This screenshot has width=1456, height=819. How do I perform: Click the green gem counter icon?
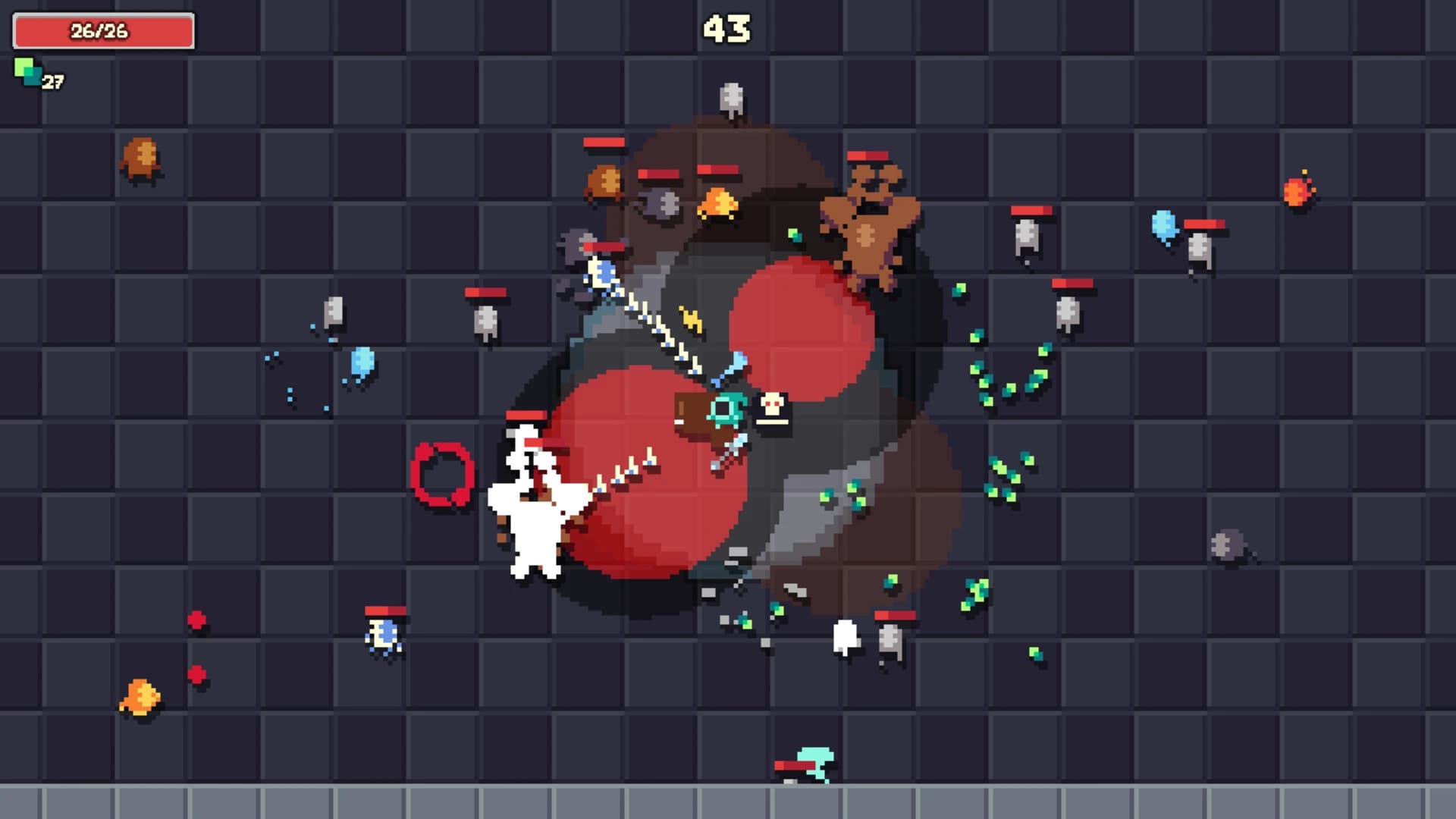(x=27, y=74)
